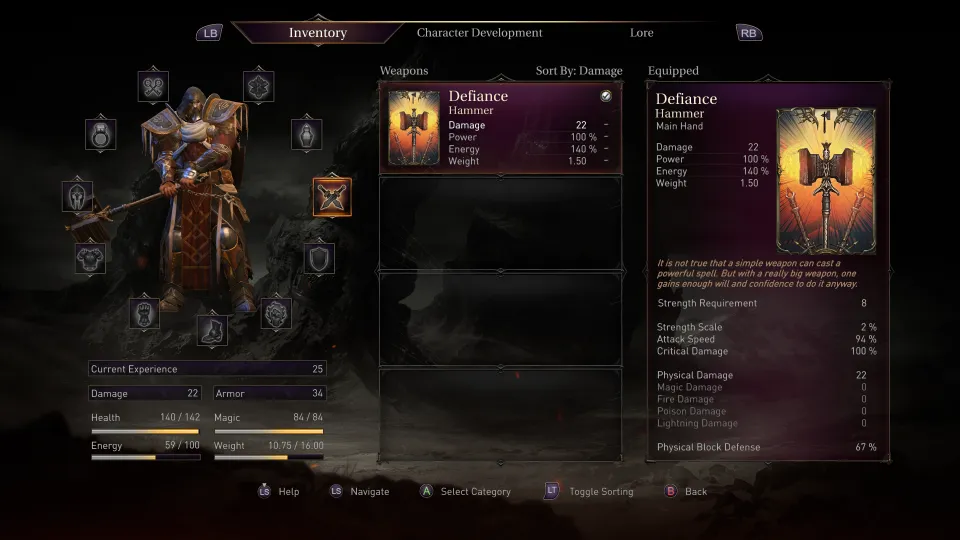Click the equipped Defiance hammer artwork
The height and width of the screenshot is (540, 960).
click(826, 180)
